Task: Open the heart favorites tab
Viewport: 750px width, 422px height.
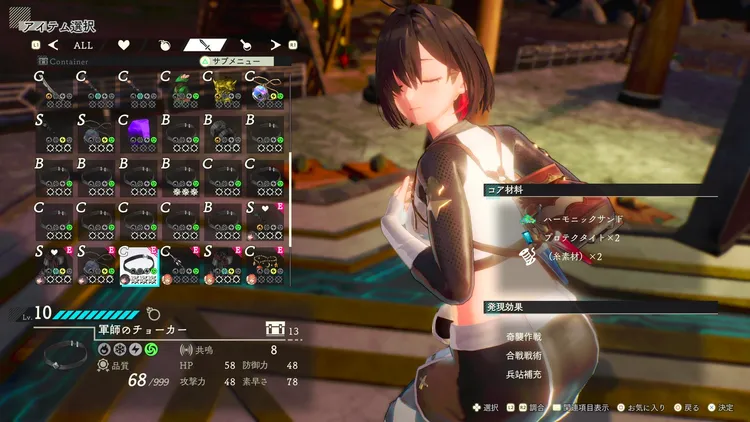Action: coord(124,45)
